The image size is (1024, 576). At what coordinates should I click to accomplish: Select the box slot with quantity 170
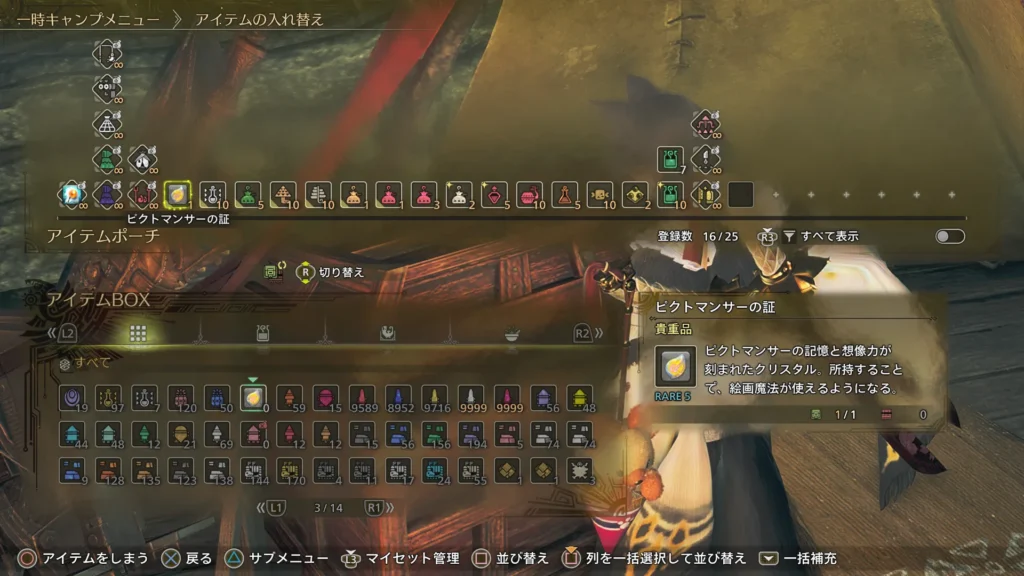tap(289, 469)
